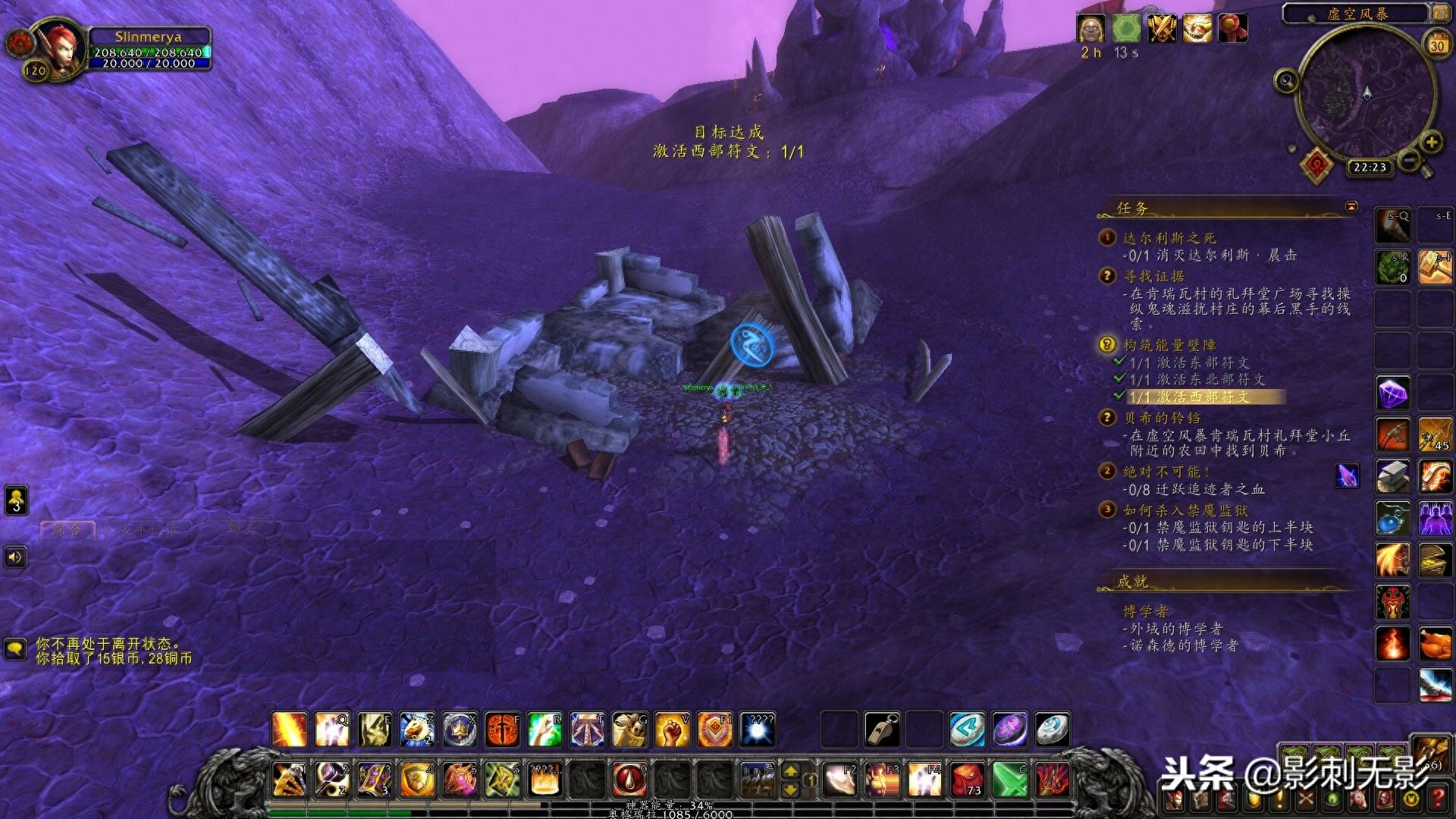Open the 博学者 achievement entry
The width and height of the screenshot is (1456, 819).
click(1145, 611)
